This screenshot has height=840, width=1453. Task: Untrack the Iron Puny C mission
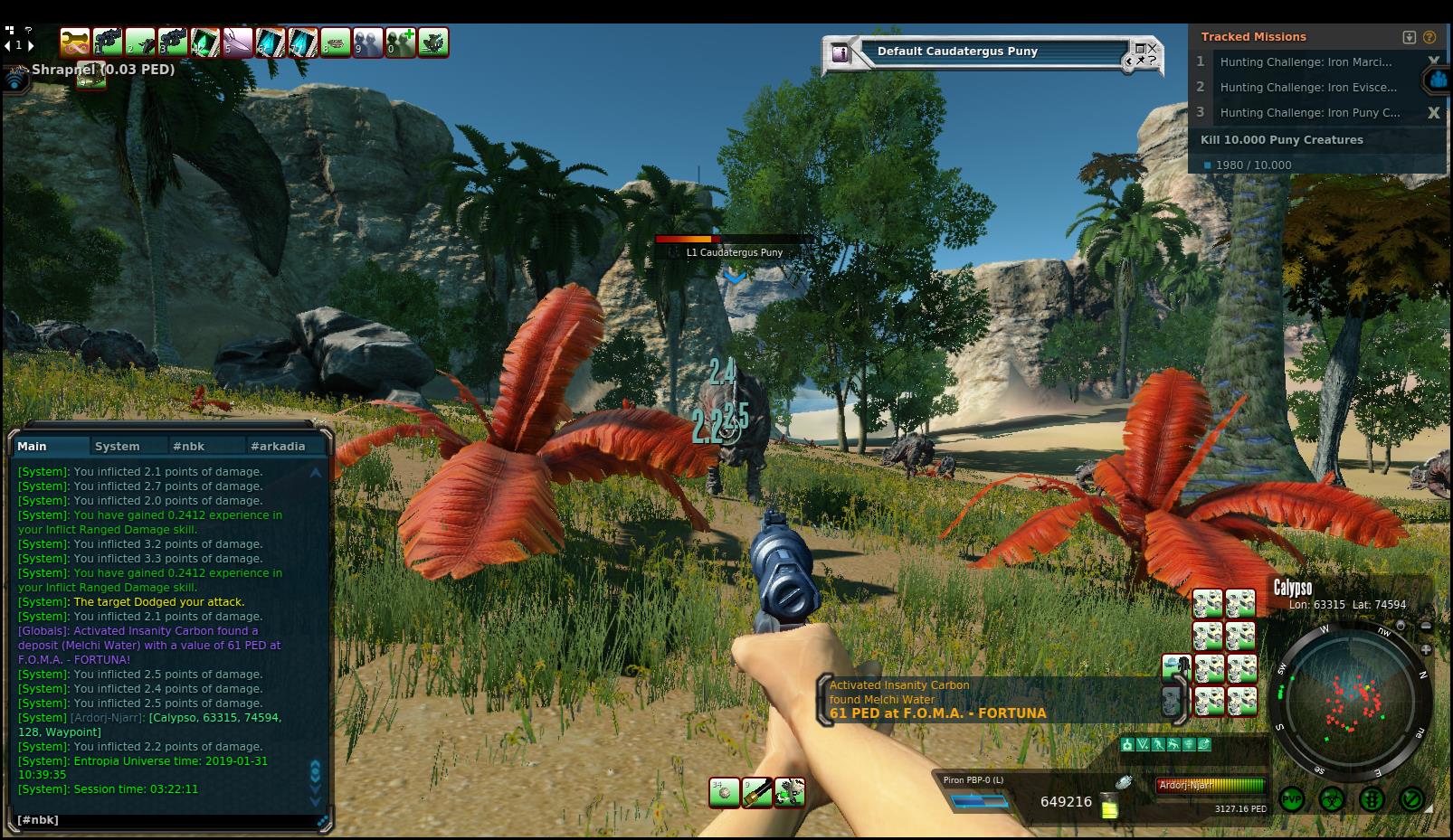pos(1433,113)
